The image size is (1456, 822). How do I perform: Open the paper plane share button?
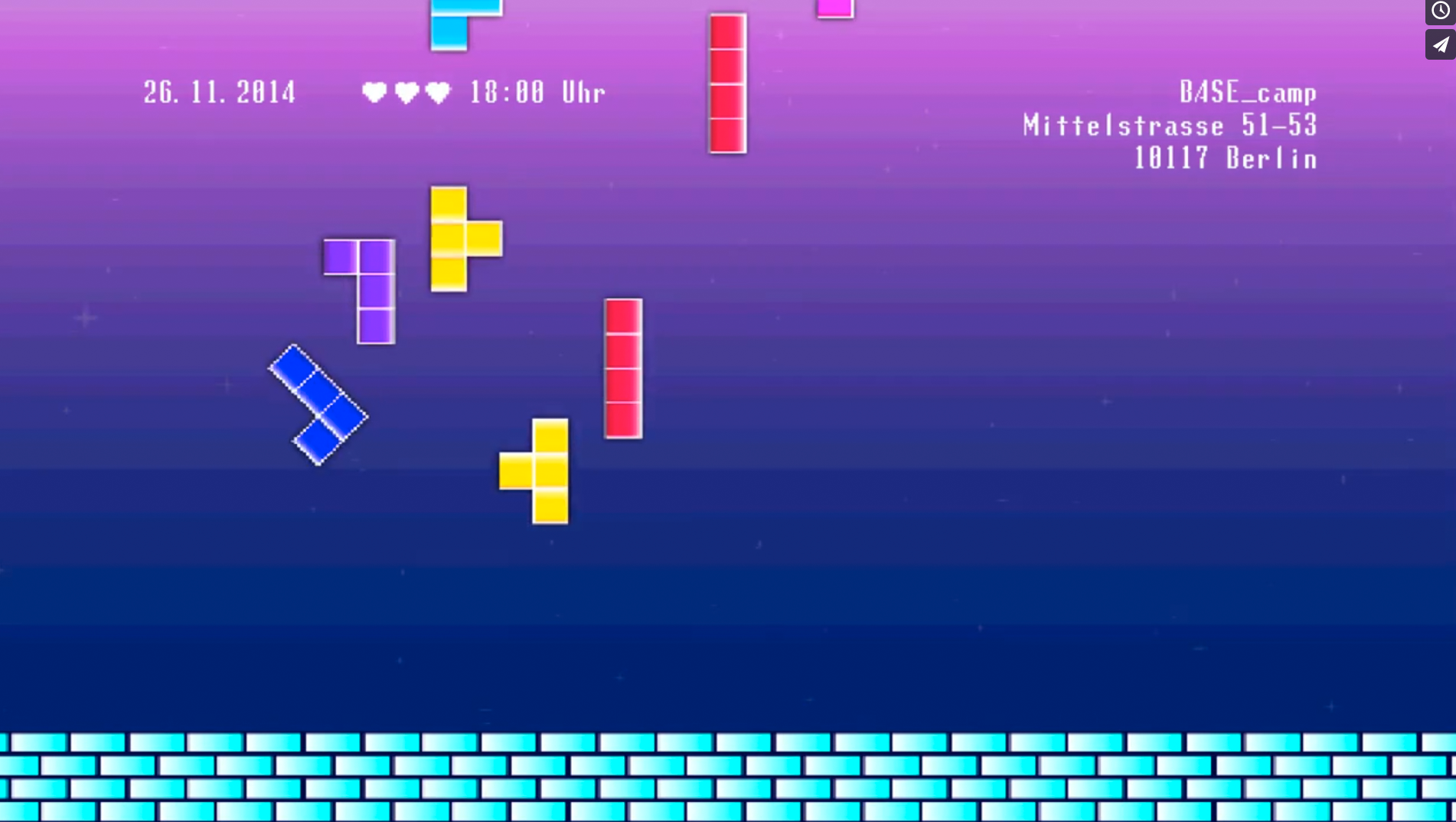(x=1440, y=45)
